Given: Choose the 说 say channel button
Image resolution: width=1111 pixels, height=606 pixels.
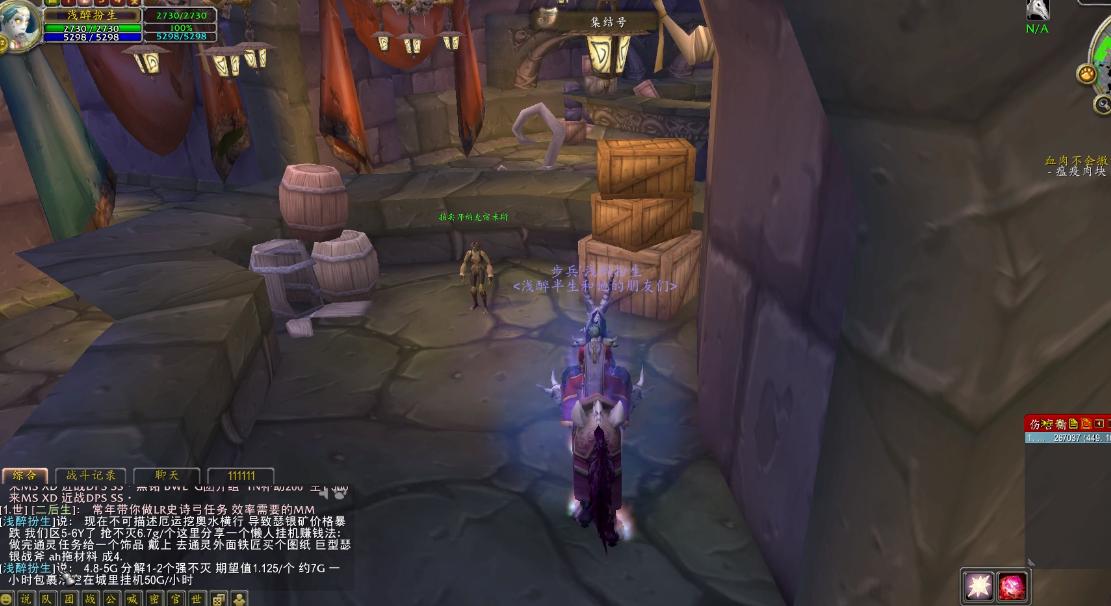Looking at the screenshot, I should (26, 599).
